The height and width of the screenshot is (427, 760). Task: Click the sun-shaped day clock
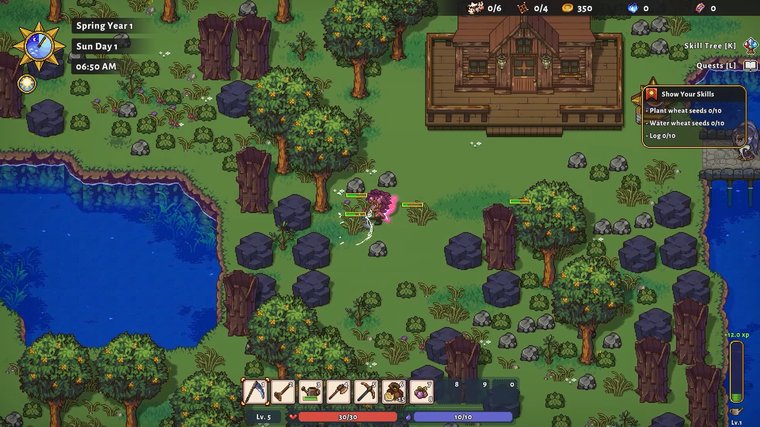click(x=38, y=46)
